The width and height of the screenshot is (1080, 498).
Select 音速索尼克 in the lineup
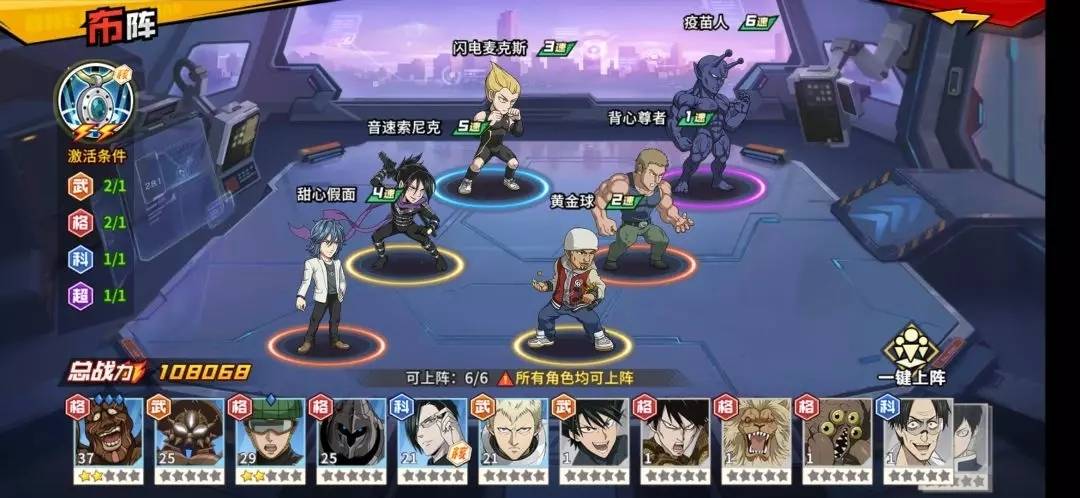(405, 210)
